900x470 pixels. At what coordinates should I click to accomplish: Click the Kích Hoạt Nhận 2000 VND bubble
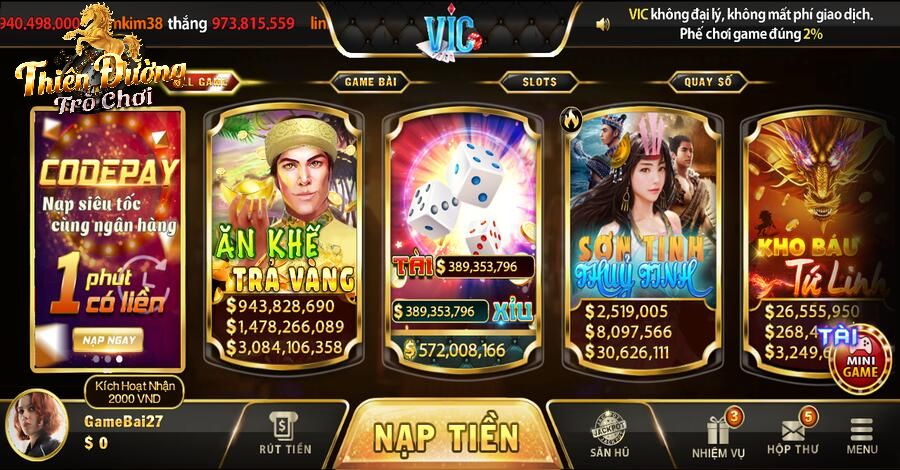127,391
